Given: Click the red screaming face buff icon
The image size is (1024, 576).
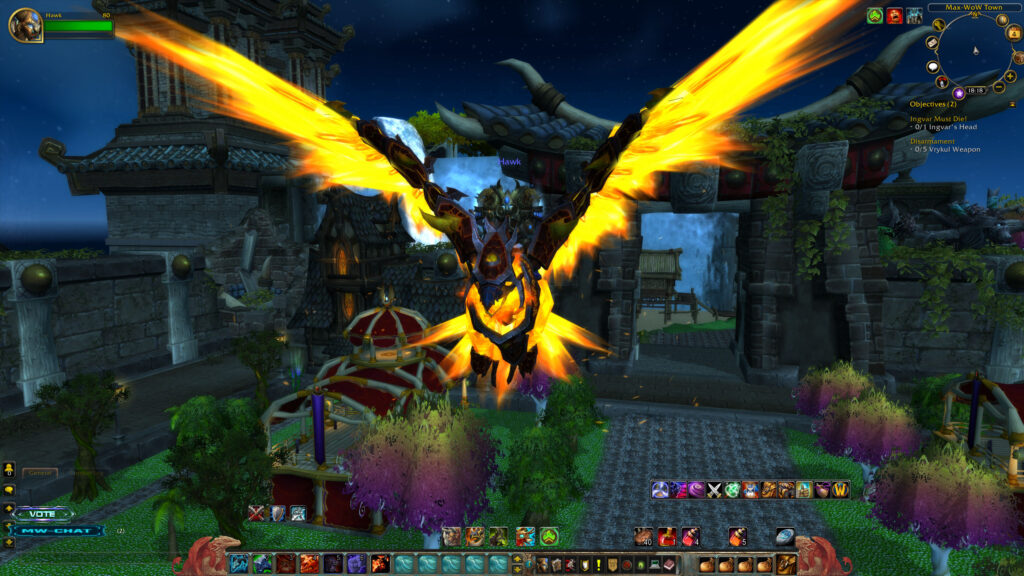Looking at the screenshot, I should point(894,15).
